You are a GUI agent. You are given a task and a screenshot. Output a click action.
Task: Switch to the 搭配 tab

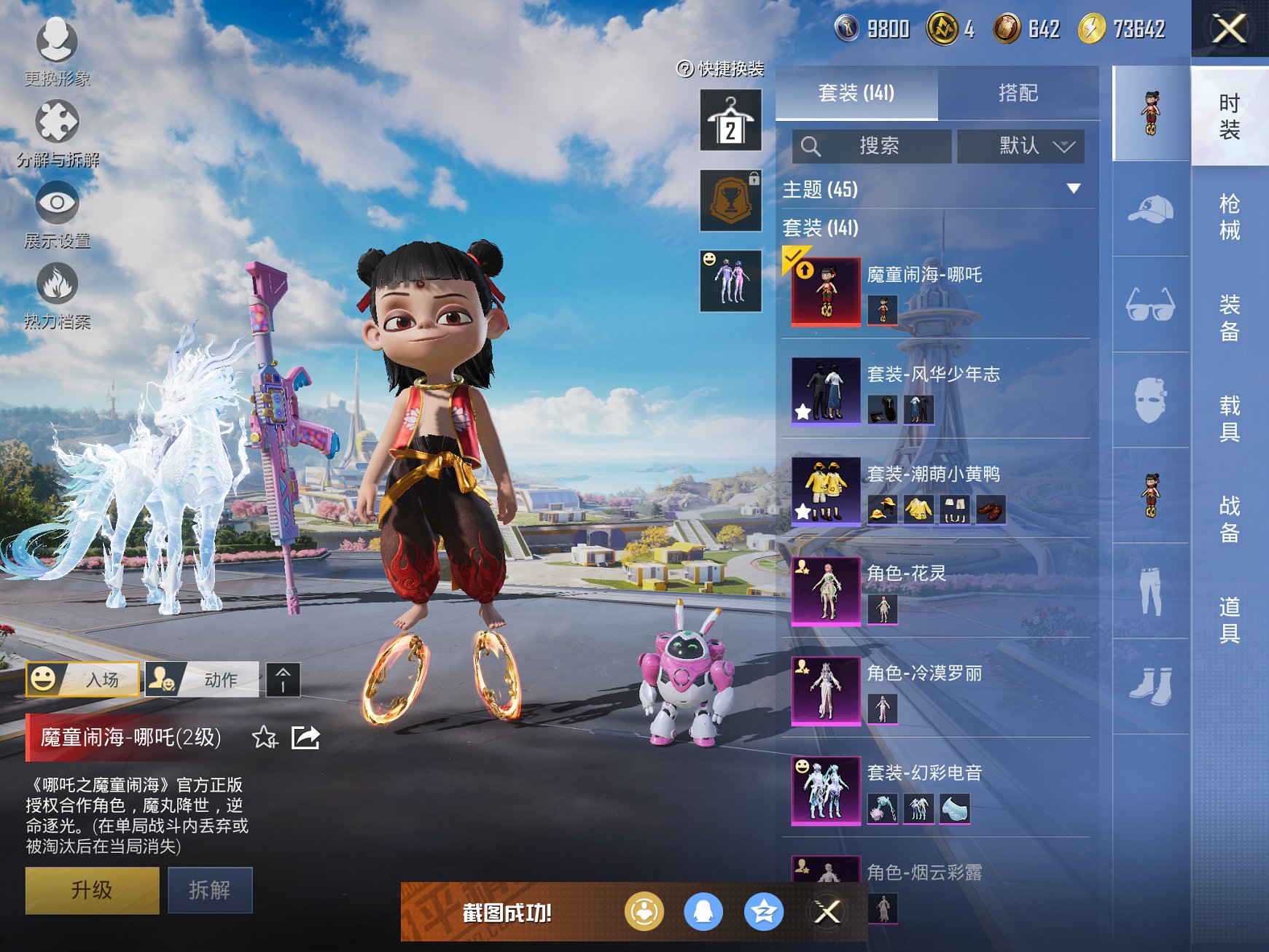[x=1018, y=93]
